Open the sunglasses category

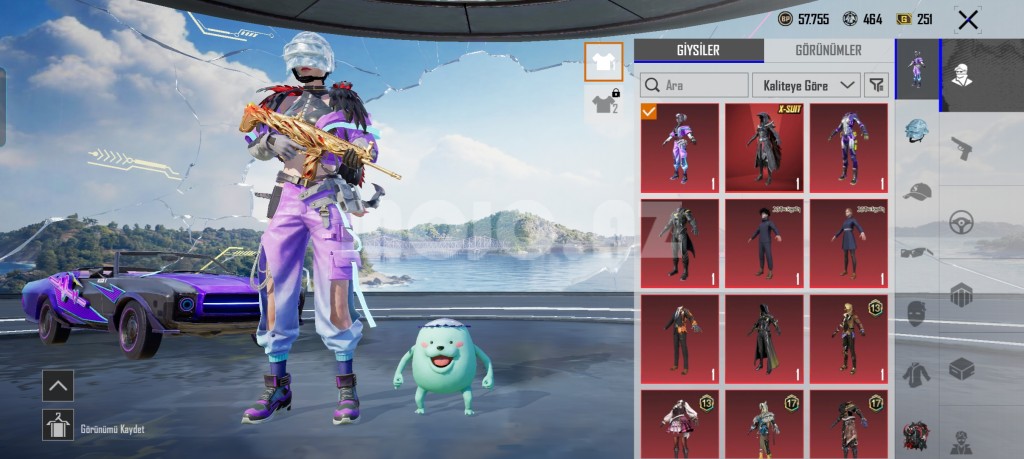(x=917, y=252)
